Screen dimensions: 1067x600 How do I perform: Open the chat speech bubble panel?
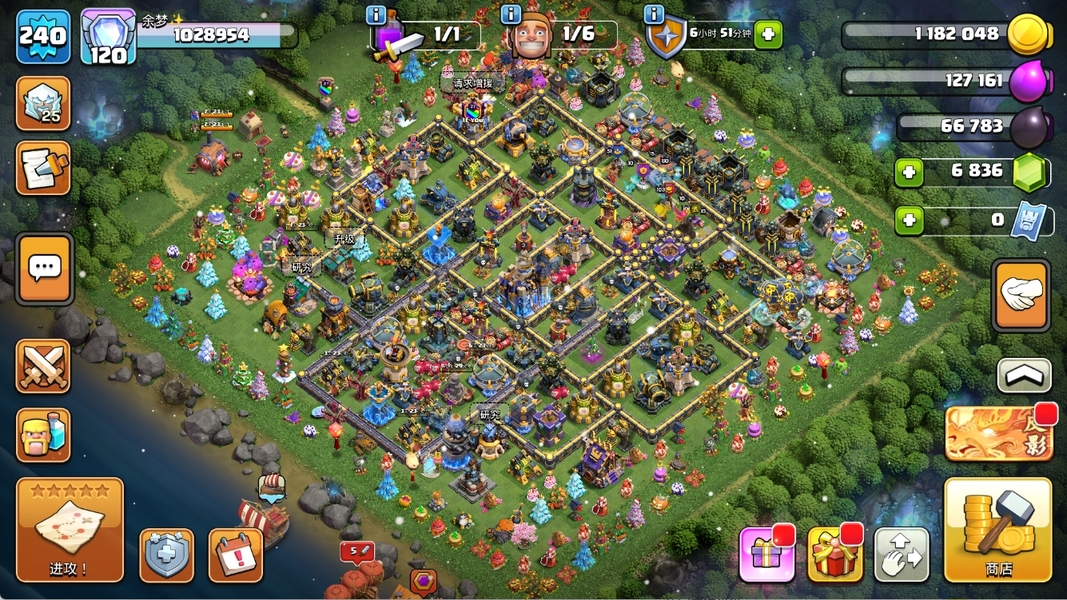[x=44, y=268]
